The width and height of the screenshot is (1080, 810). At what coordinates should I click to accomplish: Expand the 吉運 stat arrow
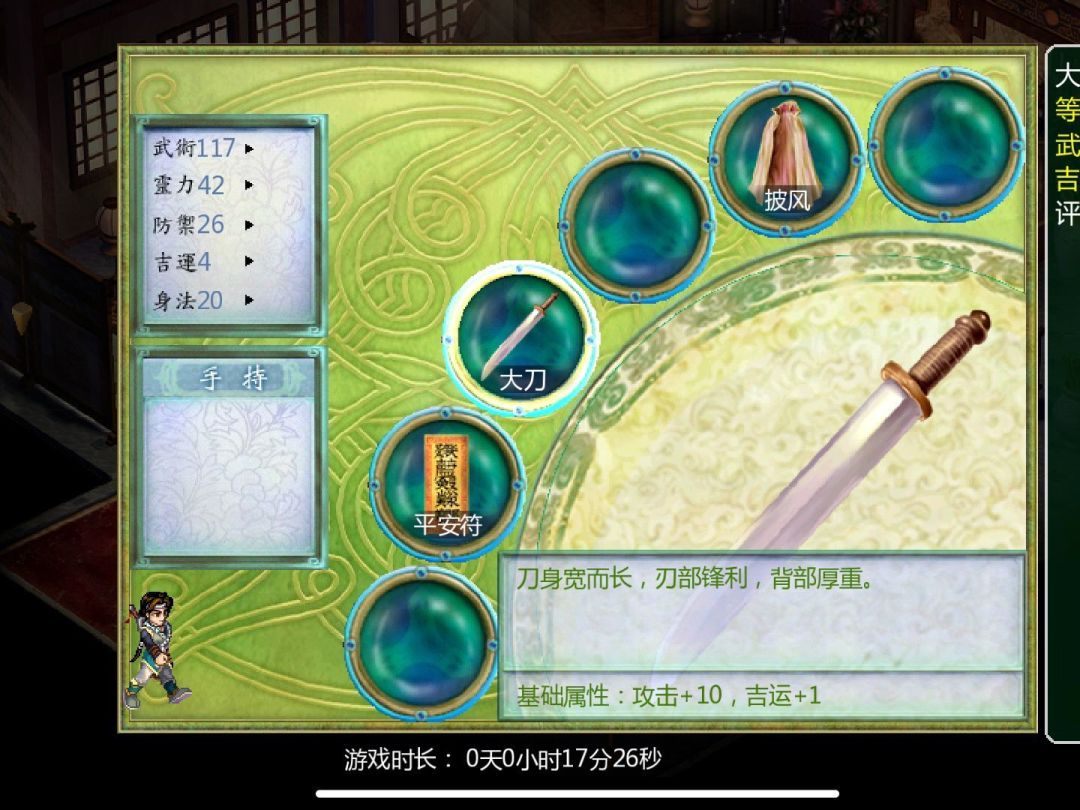[249, 262]
